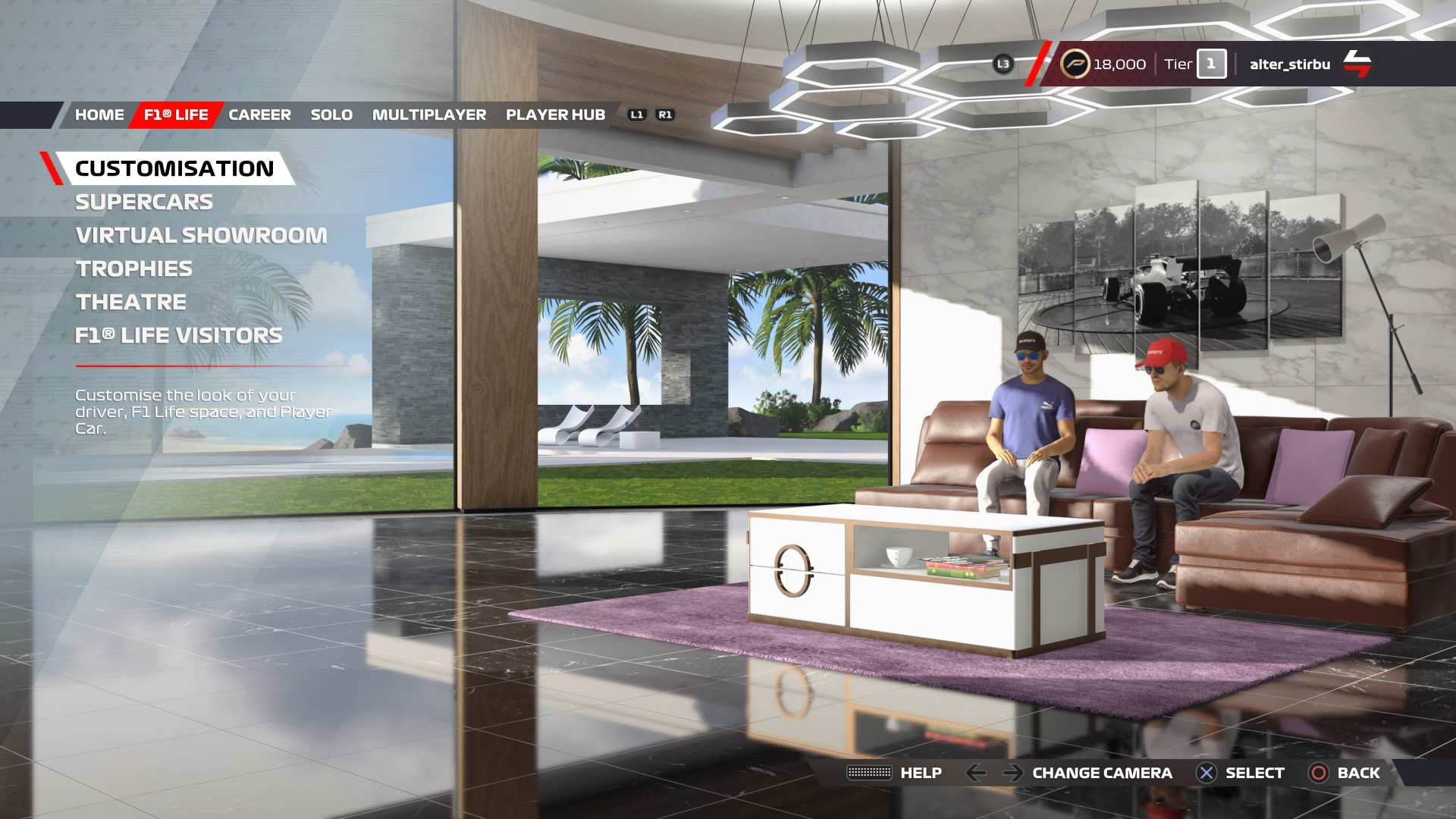Go to the SOLO tab
Screen dimensions: 1456x819
click(x=331, y=115)
